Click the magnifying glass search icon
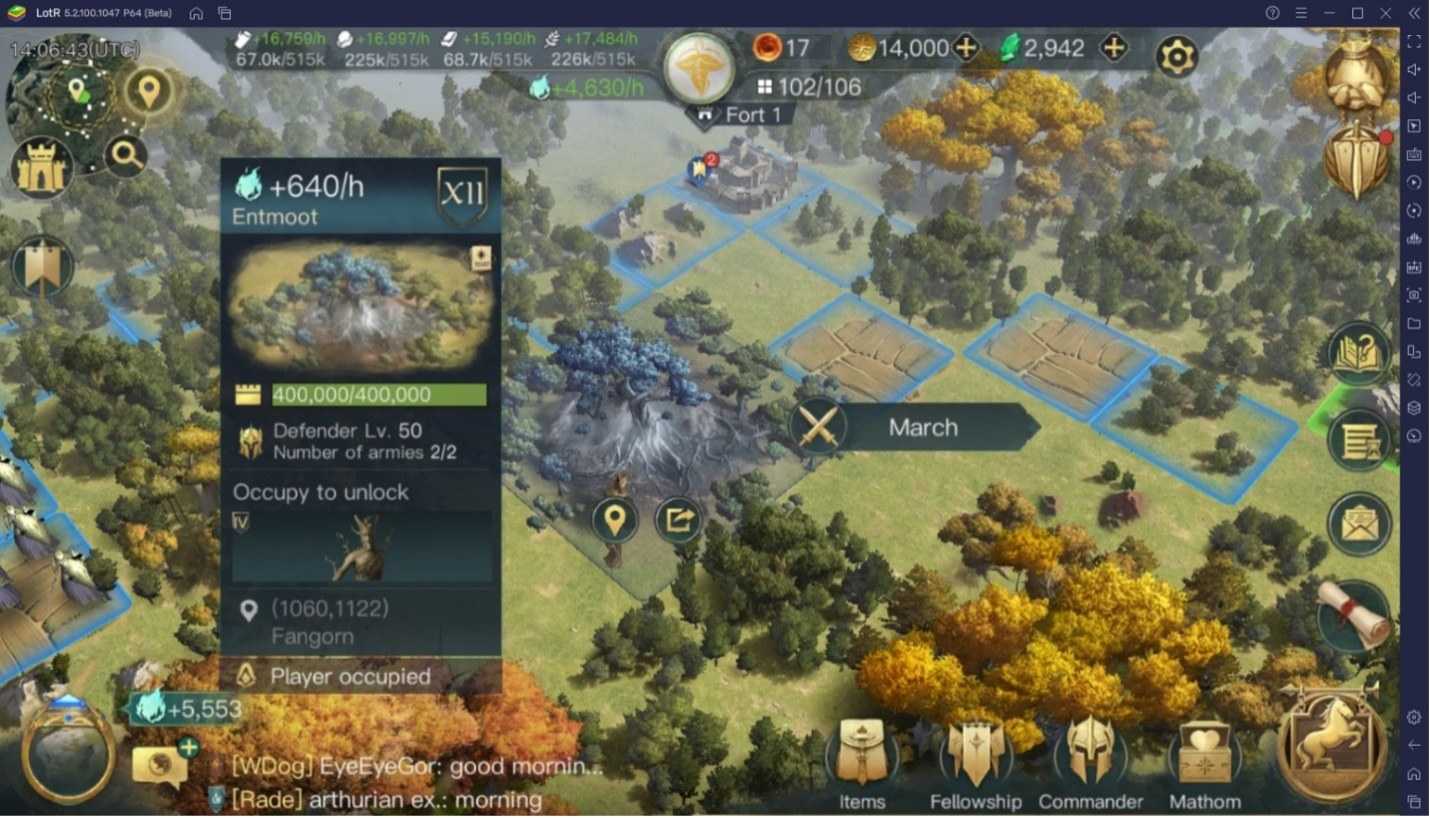The height and width of the screenshot is (818, 1430). 126,155
